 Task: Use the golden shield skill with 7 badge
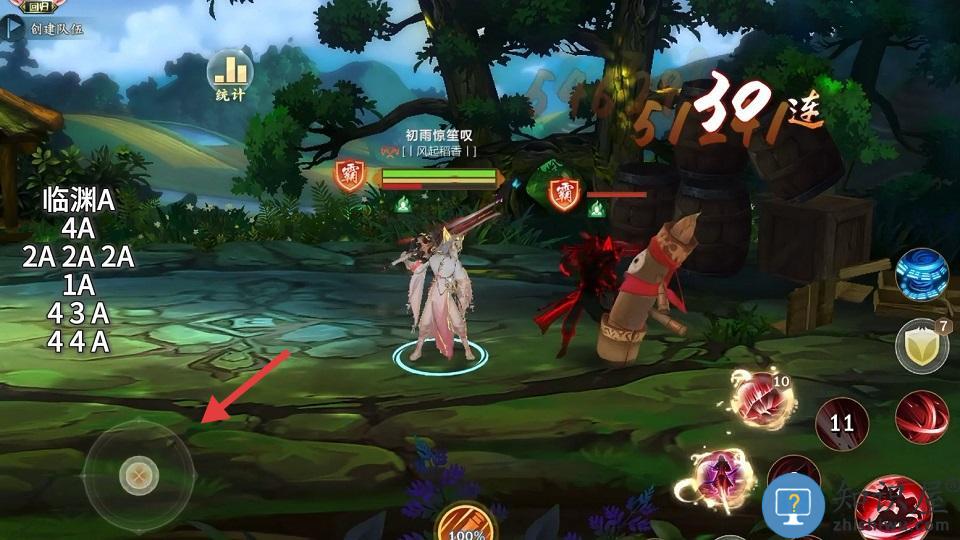[920, 346]
